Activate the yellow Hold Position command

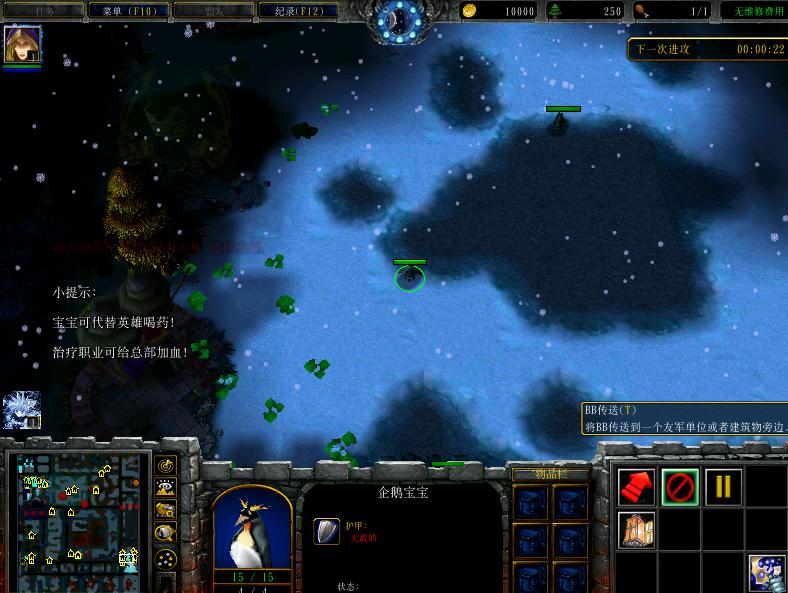click(723, 487)
